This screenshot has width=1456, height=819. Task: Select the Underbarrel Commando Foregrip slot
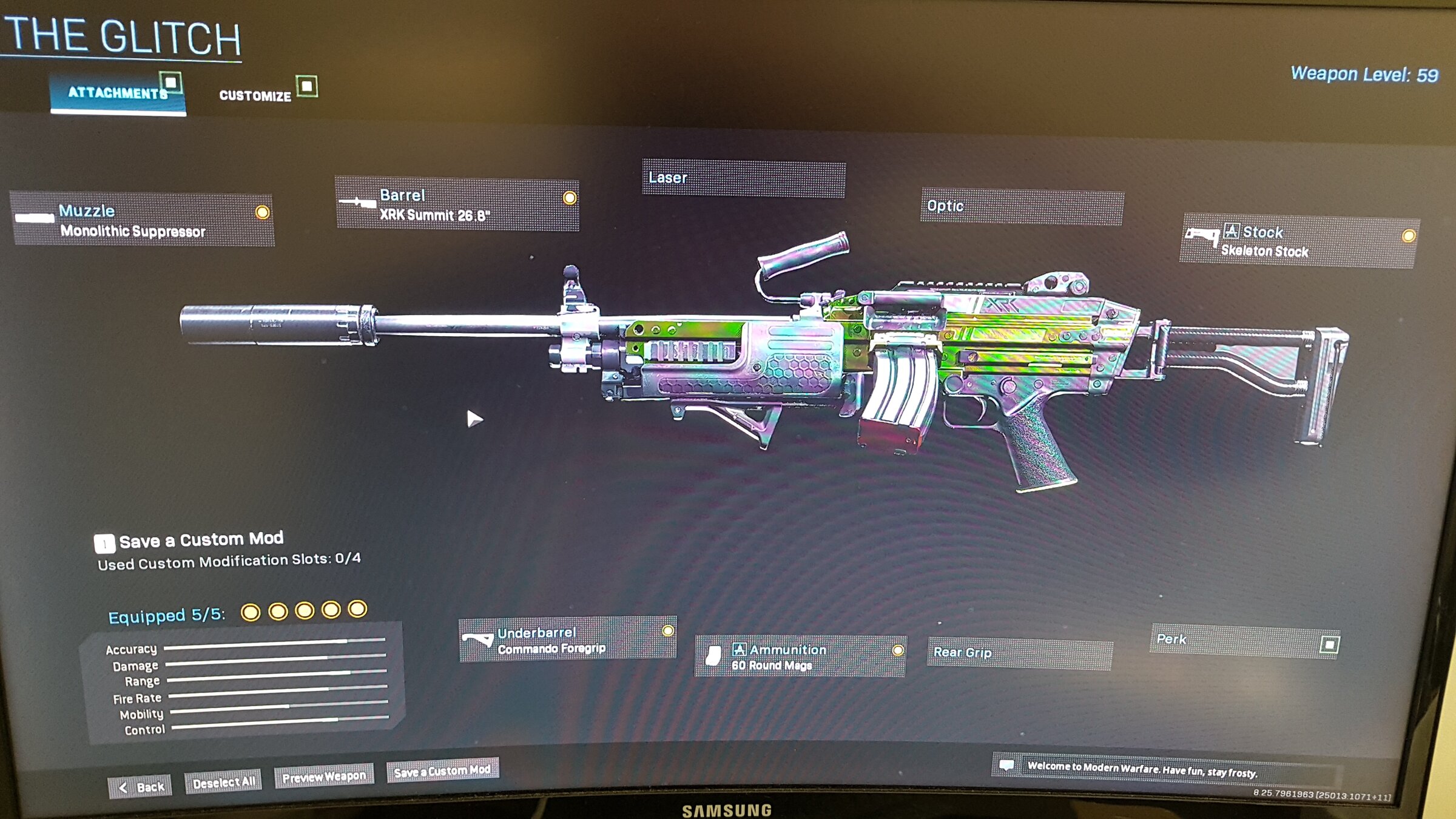coord(567,639)
